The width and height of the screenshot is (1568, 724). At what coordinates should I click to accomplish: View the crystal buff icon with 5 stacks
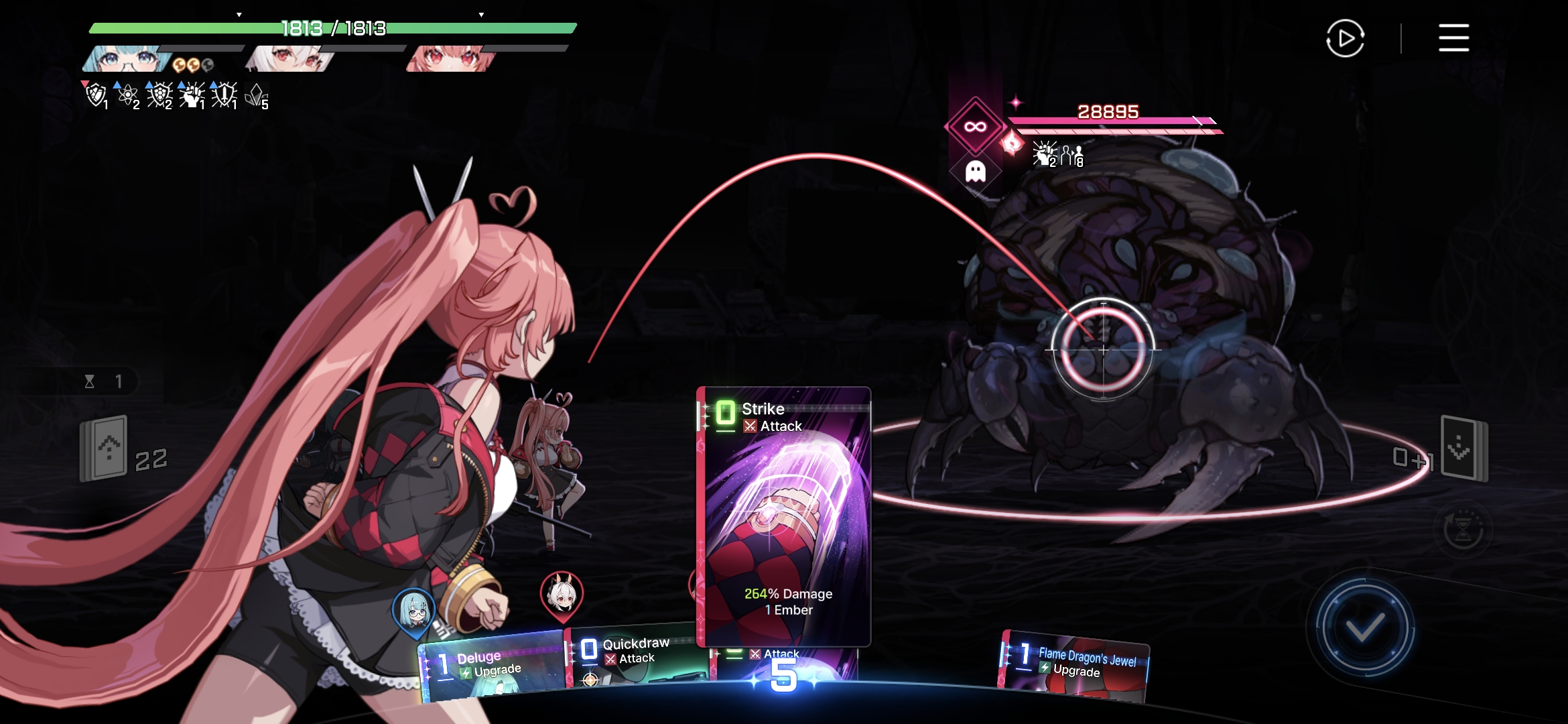pos(256,96)
